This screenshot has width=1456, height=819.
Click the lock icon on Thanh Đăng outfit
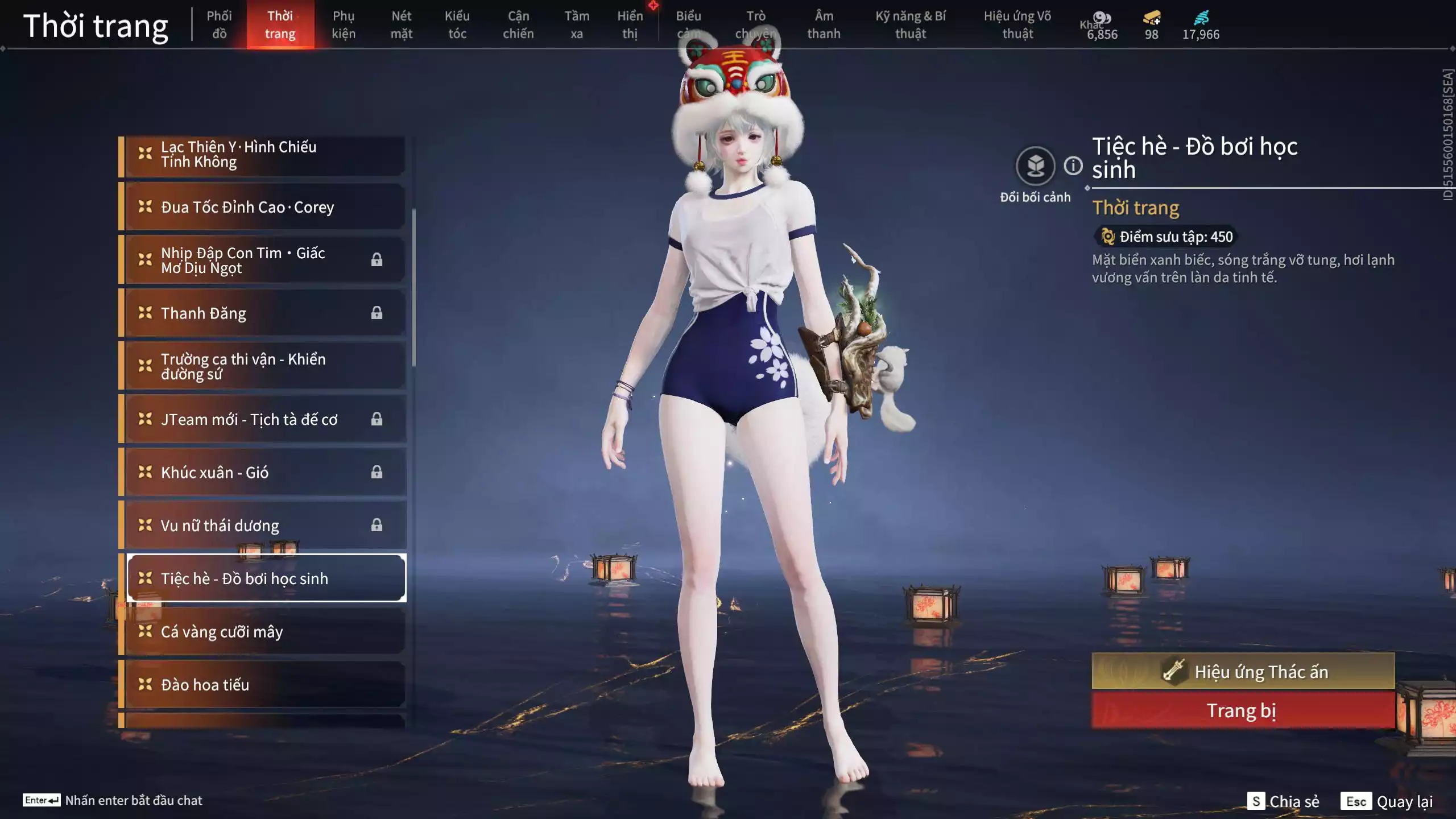click(377, 312)
